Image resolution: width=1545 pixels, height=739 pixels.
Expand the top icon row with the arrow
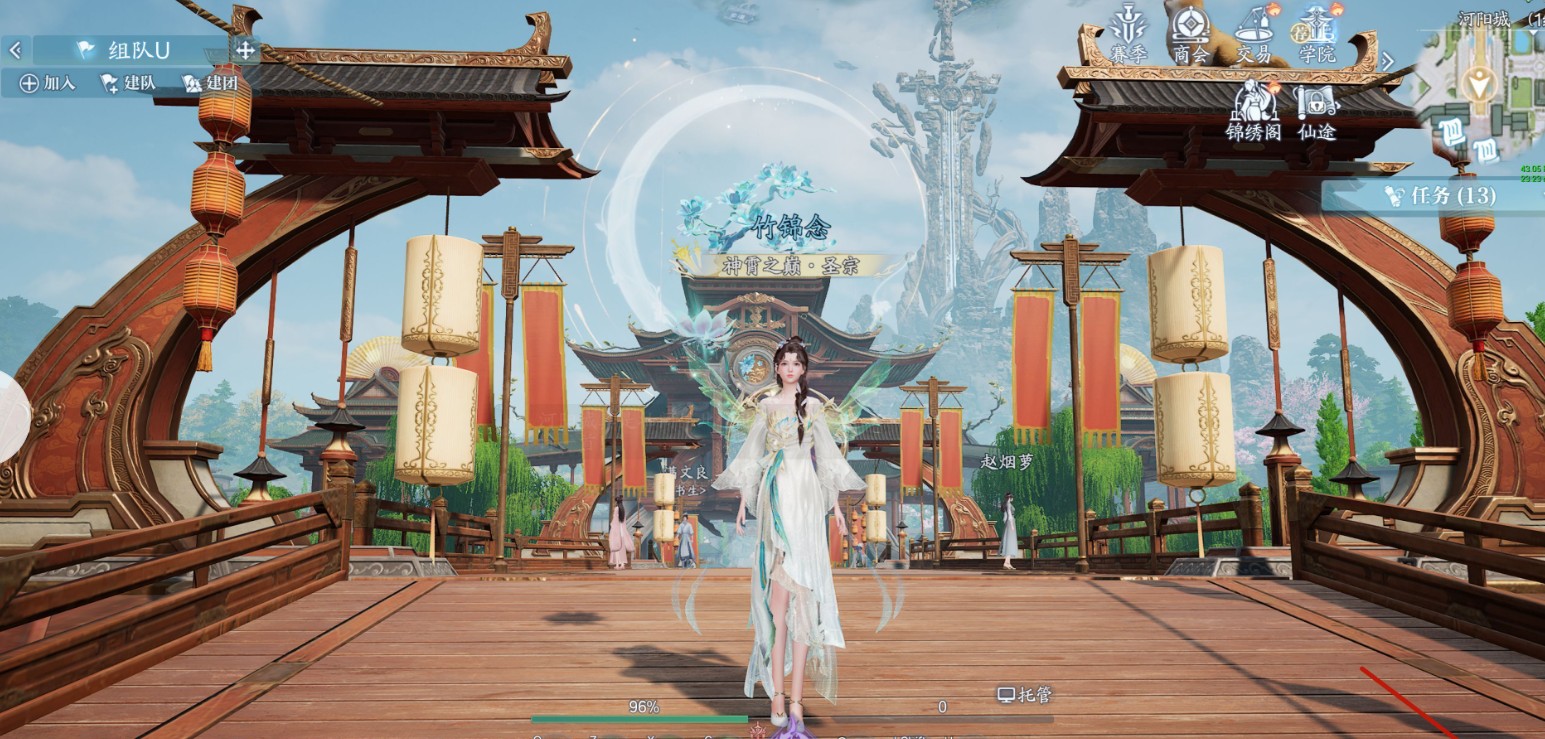(1387, 61)
